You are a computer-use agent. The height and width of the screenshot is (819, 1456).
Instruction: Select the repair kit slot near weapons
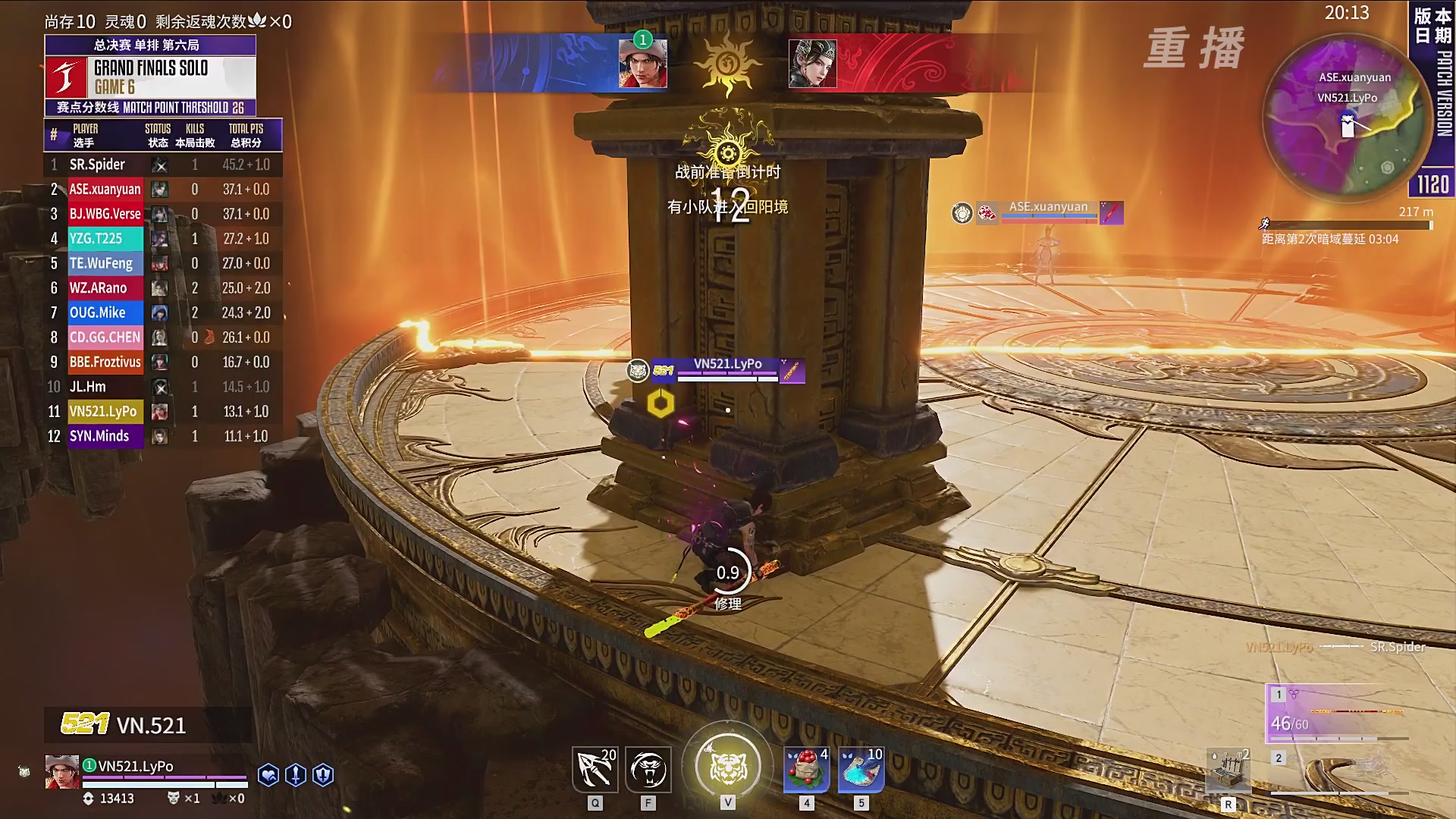[1228, 772]
